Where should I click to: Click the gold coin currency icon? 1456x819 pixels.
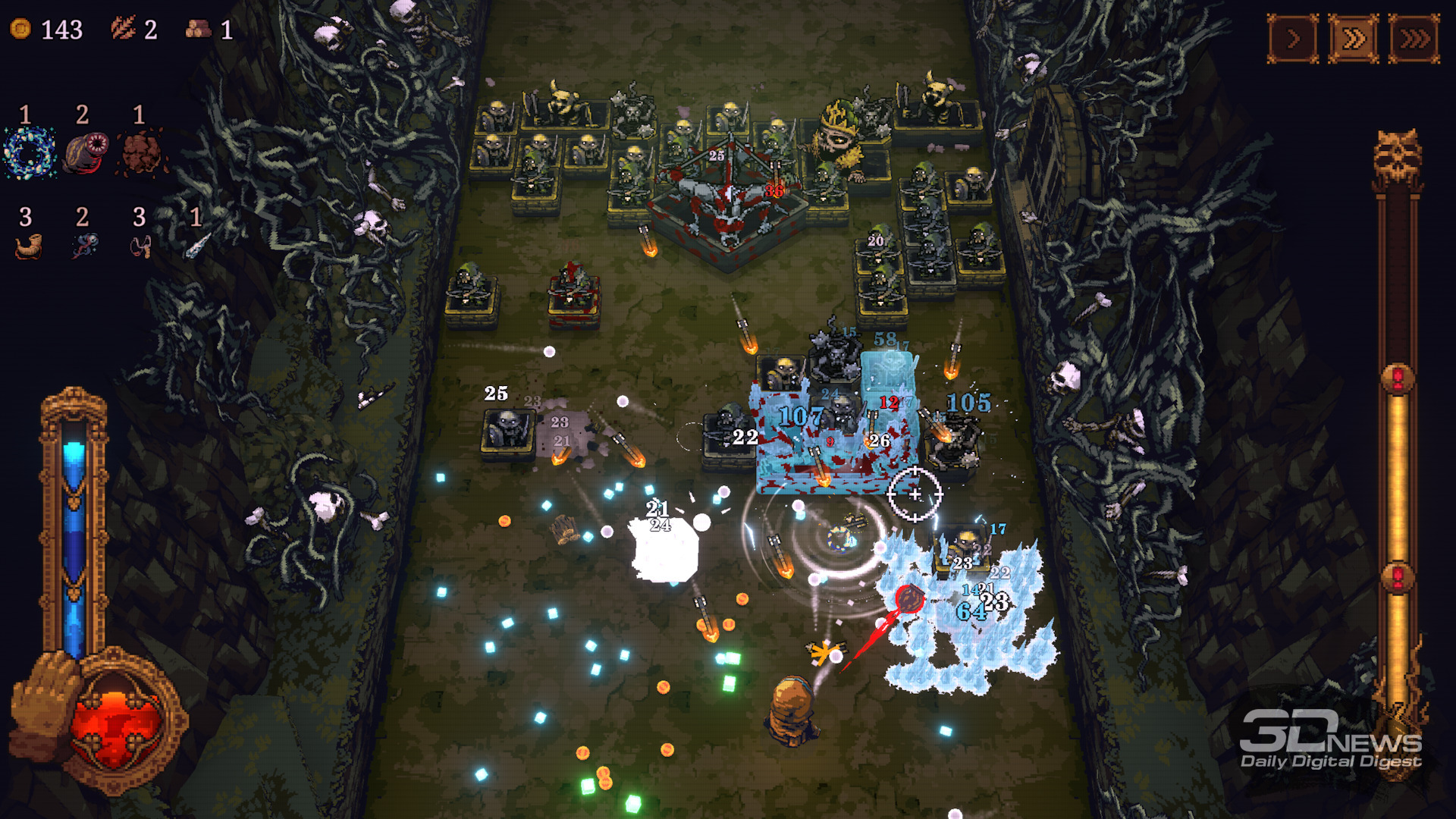click(x=20, y=29)
